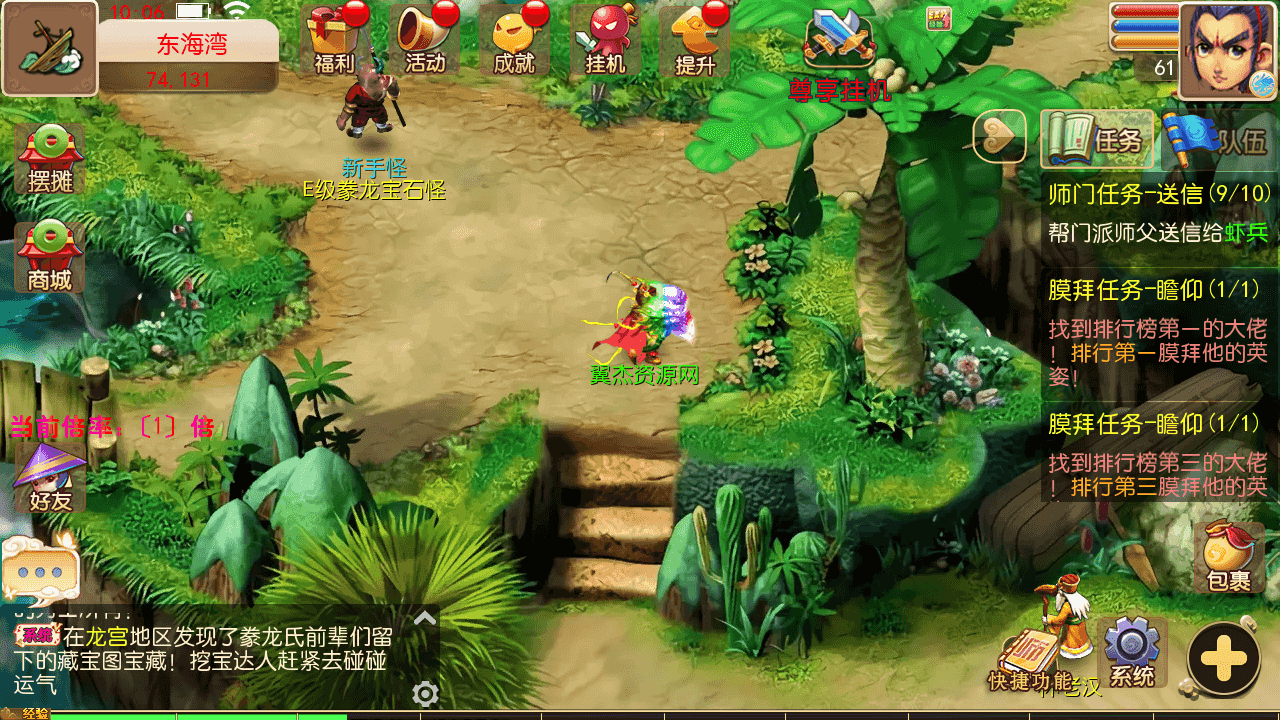This screenshot has width=1280, height=720.
Task: Expand the golden plus menu button
Action: point(1223,659)
